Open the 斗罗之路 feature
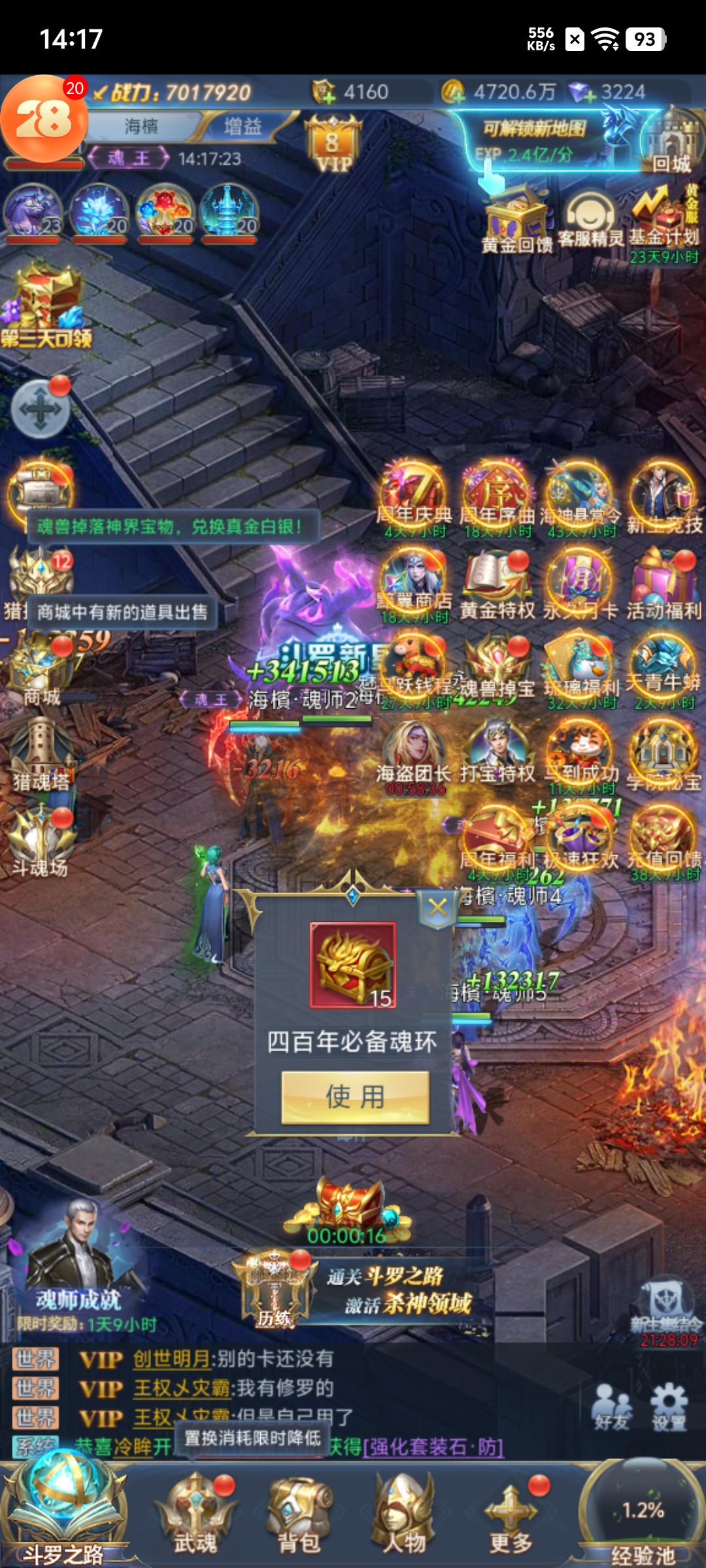This screenshot has height=1568, width=706. (63, 1509)
